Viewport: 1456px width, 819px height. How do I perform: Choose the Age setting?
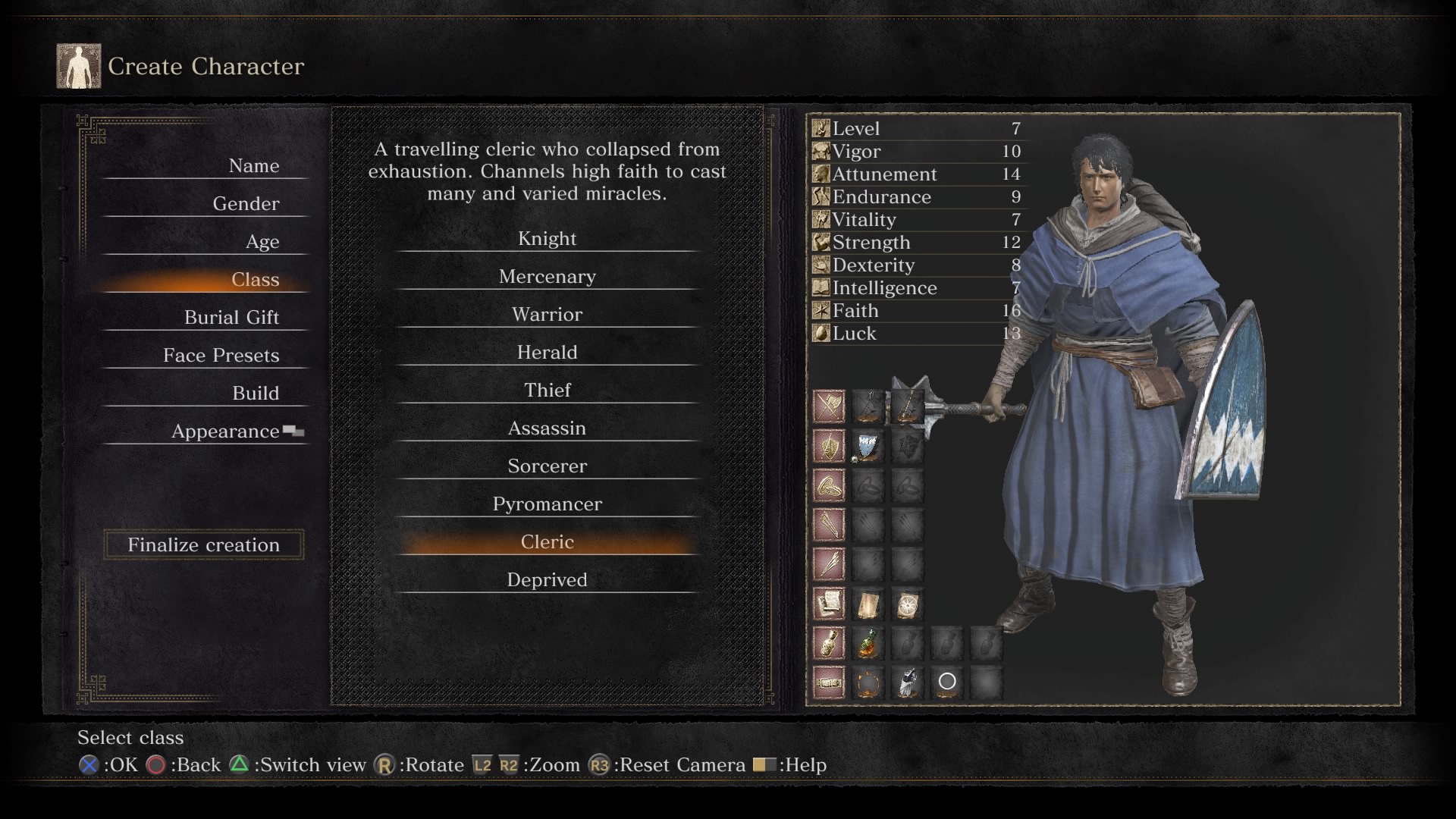point(262,242)
